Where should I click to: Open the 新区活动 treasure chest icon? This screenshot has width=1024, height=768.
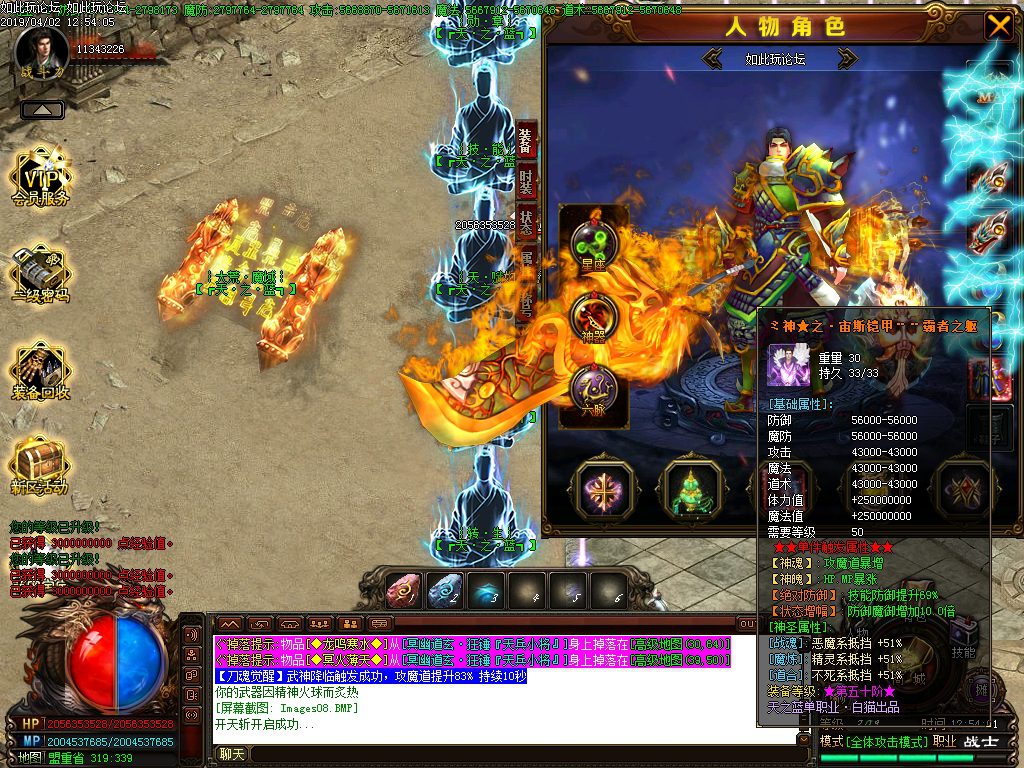(40, 465)
